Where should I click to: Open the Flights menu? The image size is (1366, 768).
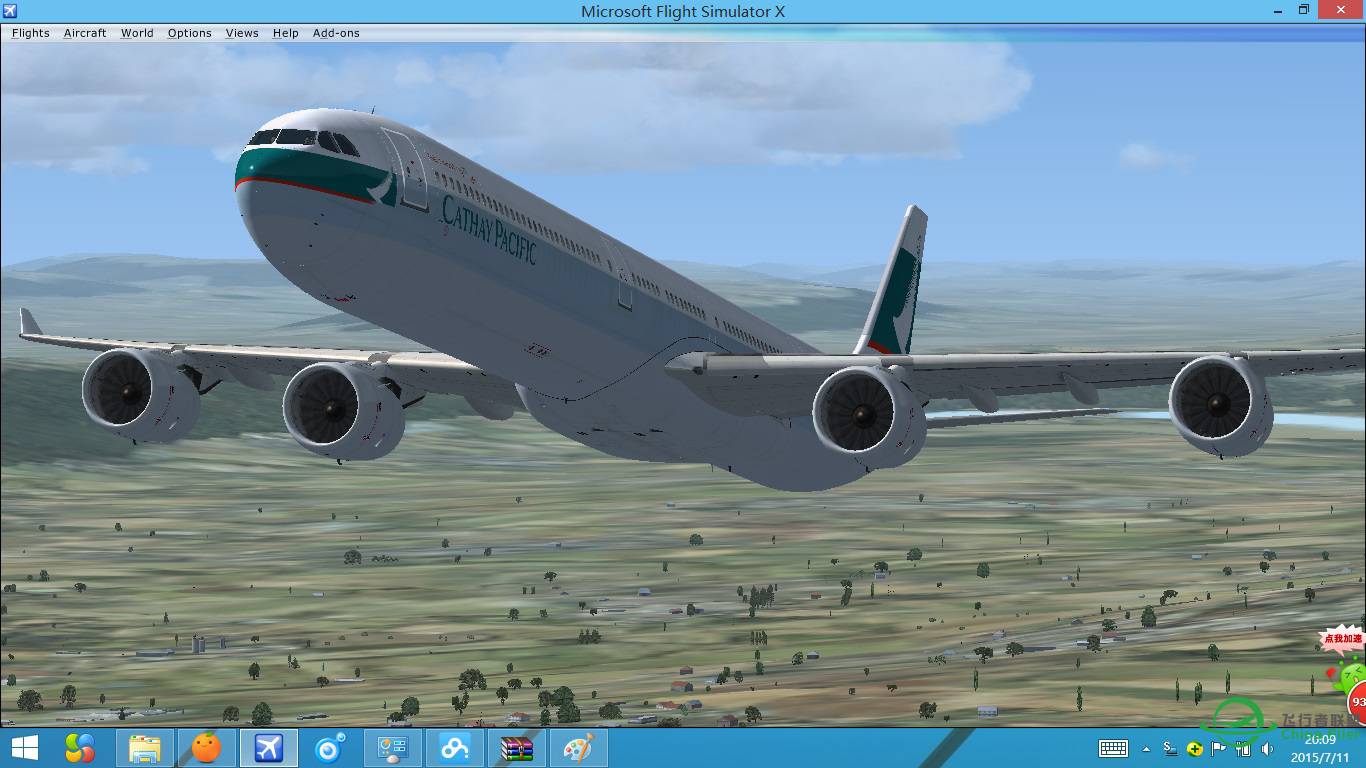point(30,33)
